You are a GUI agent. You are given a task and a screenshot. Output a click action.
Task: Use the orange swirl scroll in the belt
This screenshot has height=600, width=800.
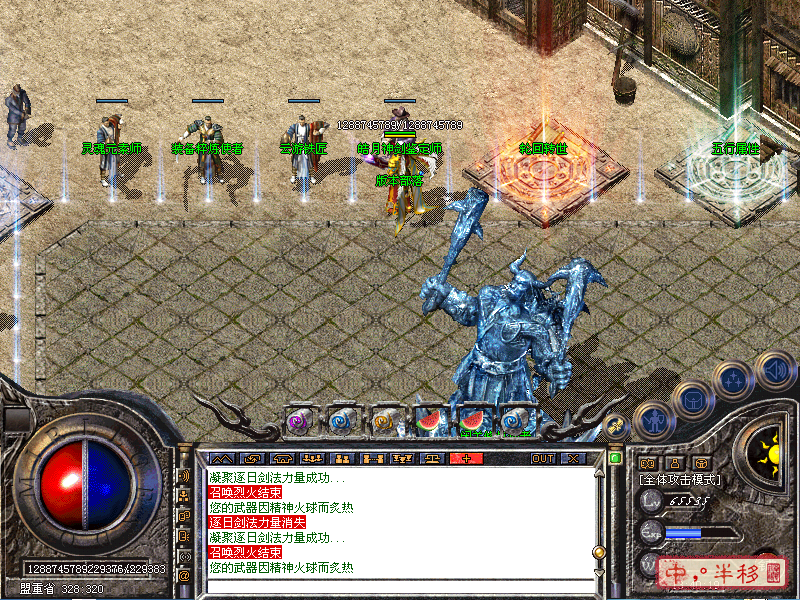385,421
